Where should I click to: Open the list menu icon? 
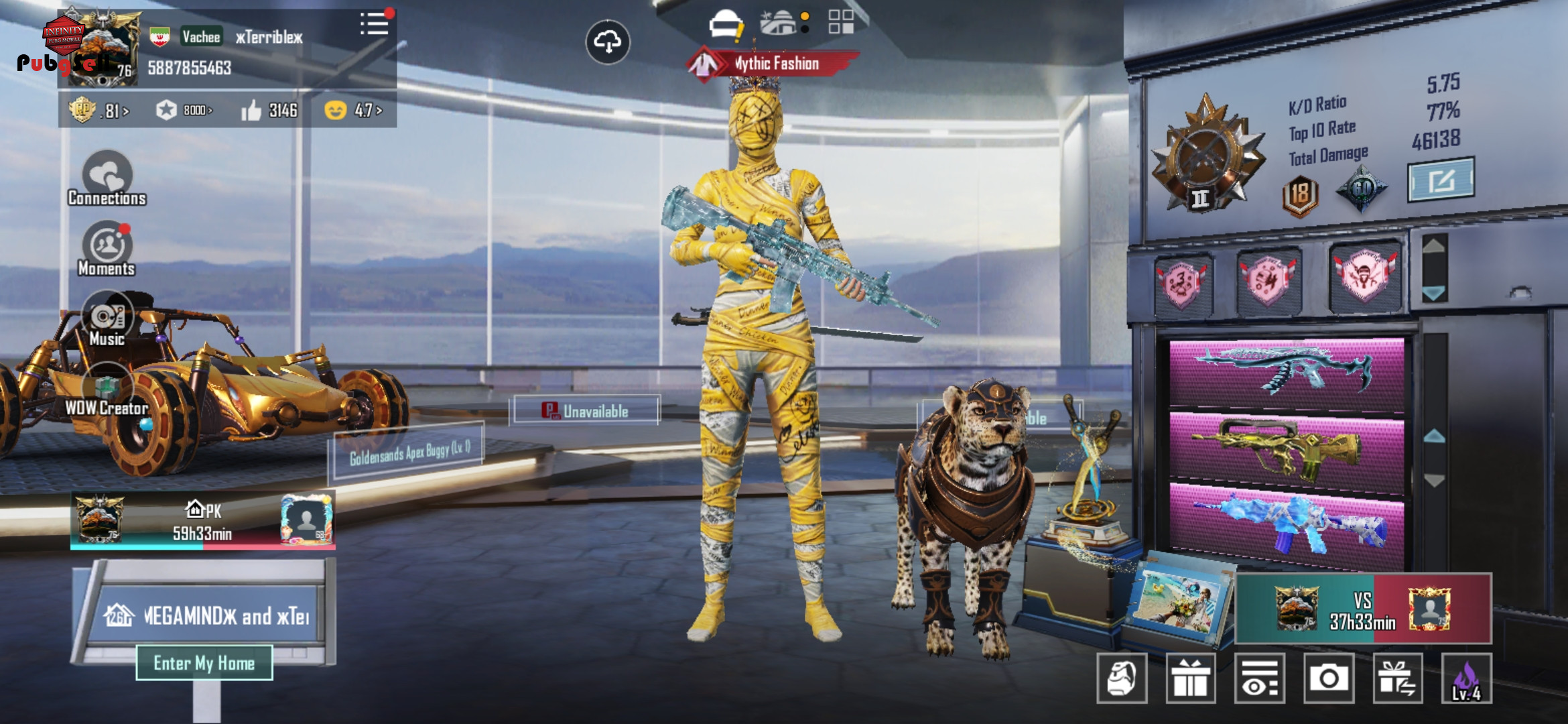(374, 25)
